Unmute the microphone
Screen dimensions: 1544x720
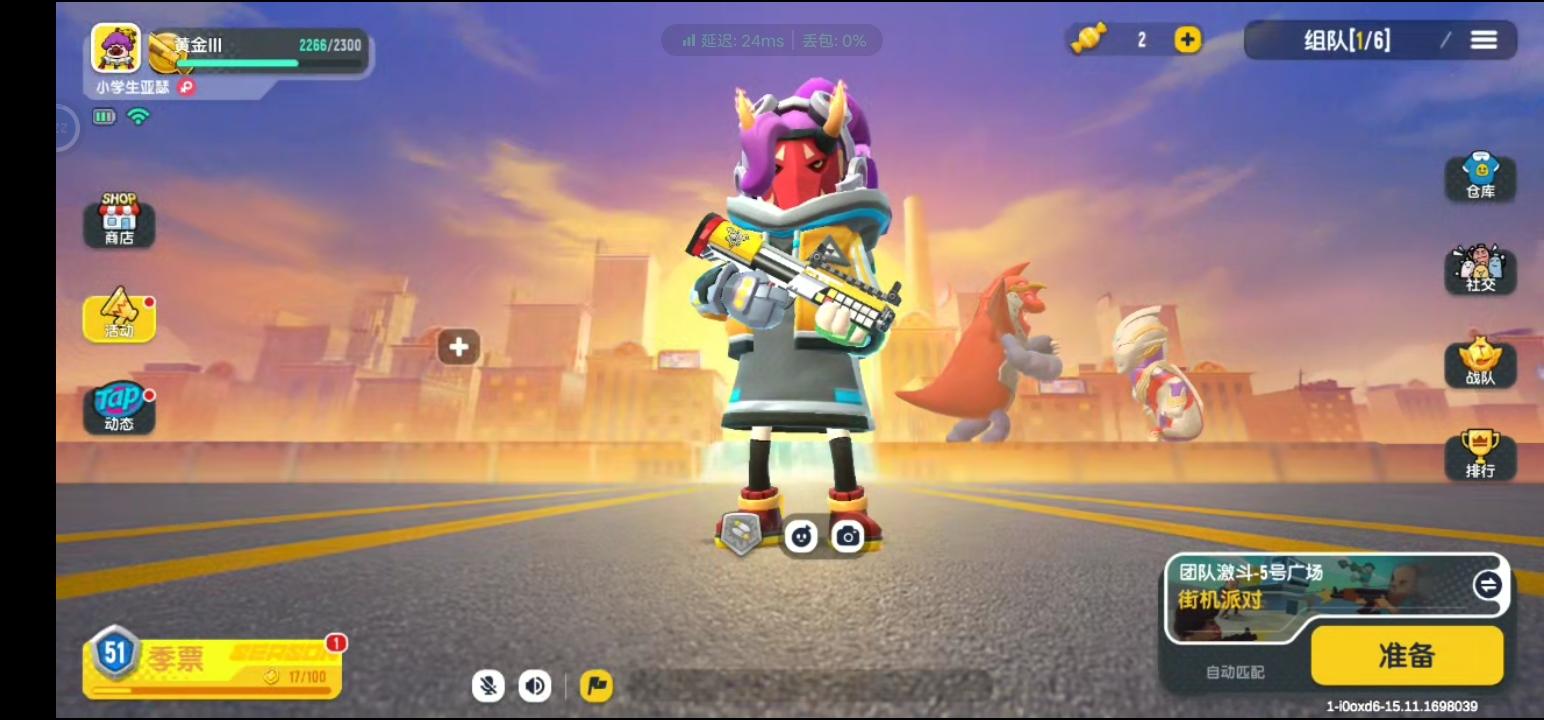point(488,687)
